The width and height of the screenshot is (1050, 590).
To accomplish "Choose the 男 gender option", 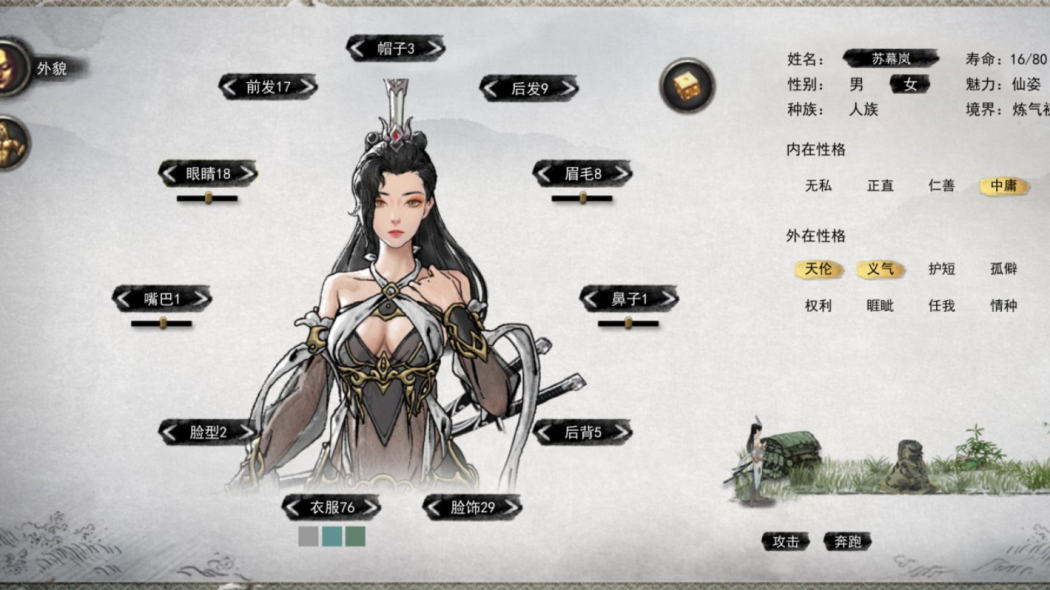I will pos(856,85).
